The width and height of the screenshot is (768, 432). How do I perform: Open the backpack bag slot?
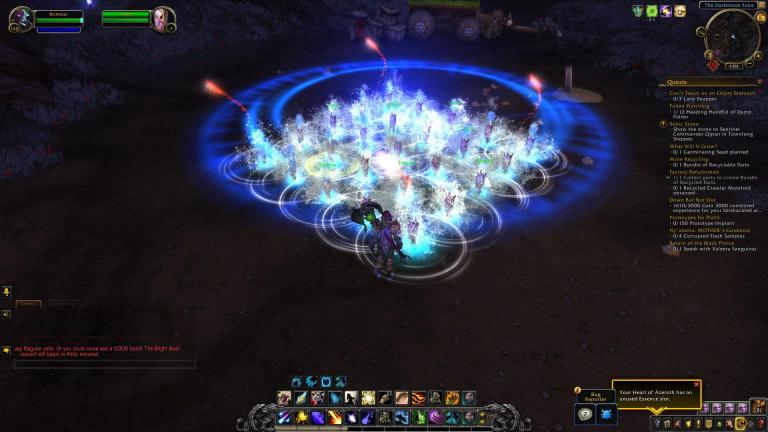[x=758, y=408]
